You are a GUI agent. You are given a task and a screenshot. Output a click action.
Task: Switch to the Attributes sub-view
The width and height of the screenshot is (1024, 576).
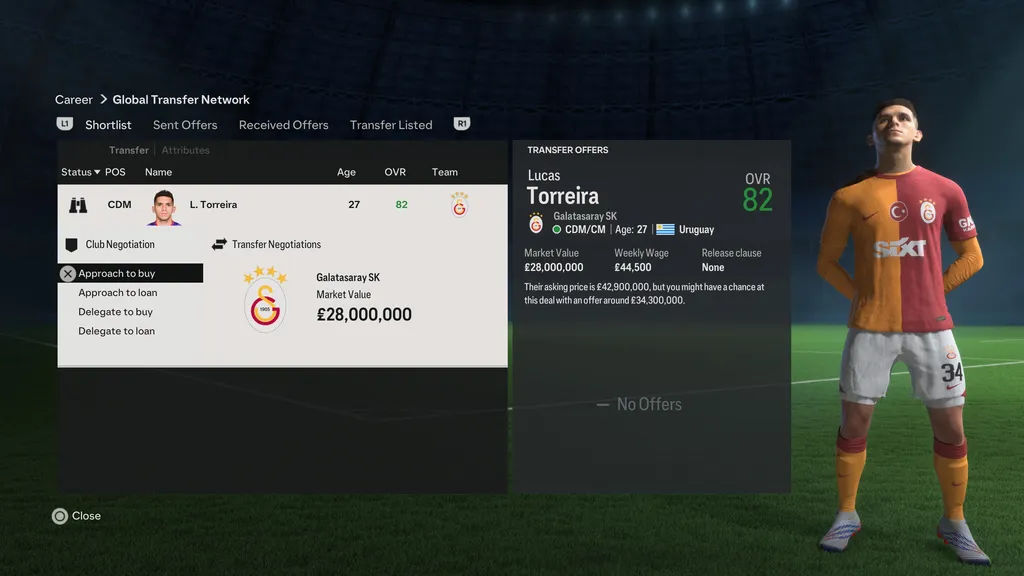(186, 150)
